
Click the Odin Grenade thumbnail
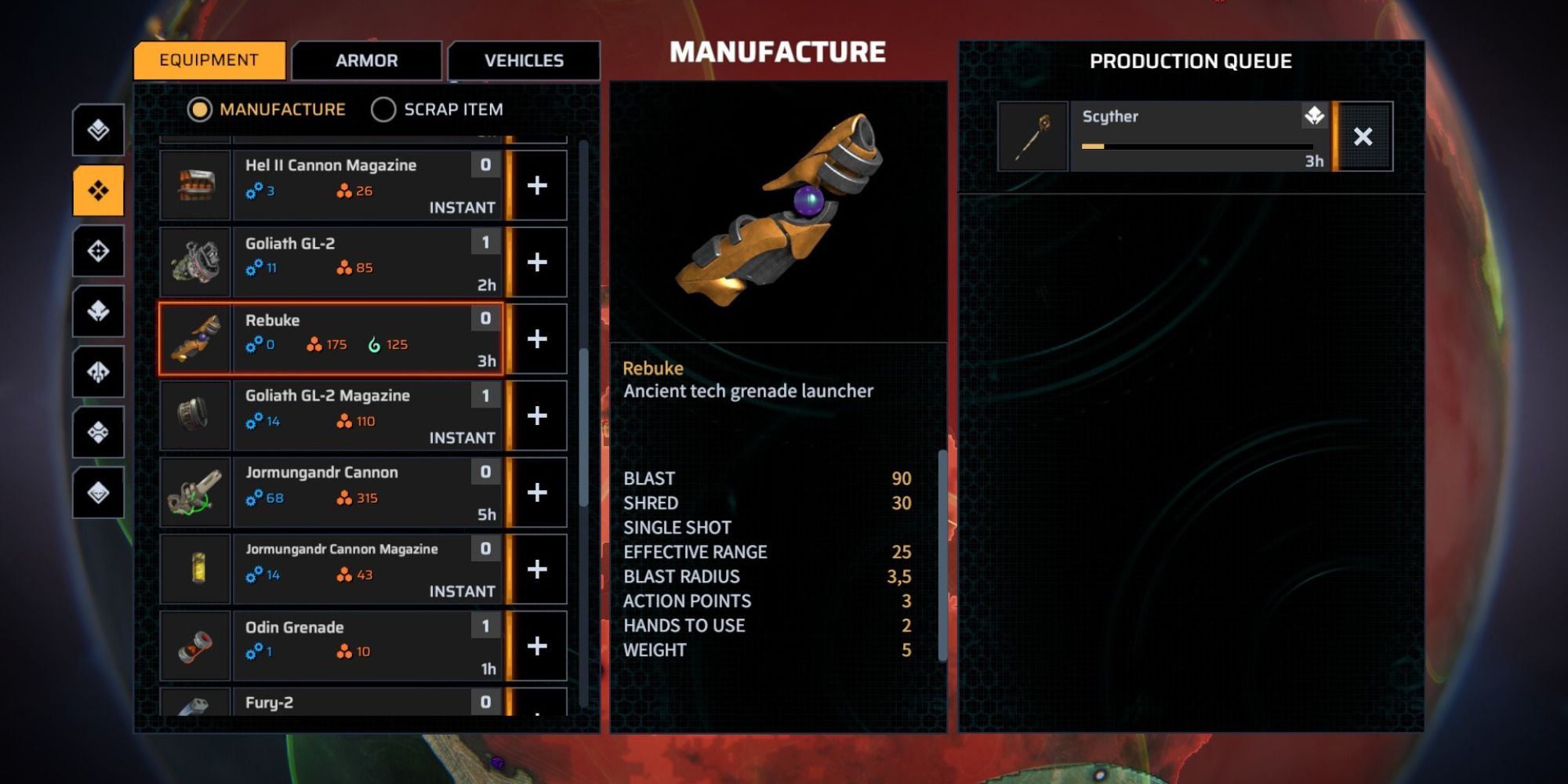[195, 645]
